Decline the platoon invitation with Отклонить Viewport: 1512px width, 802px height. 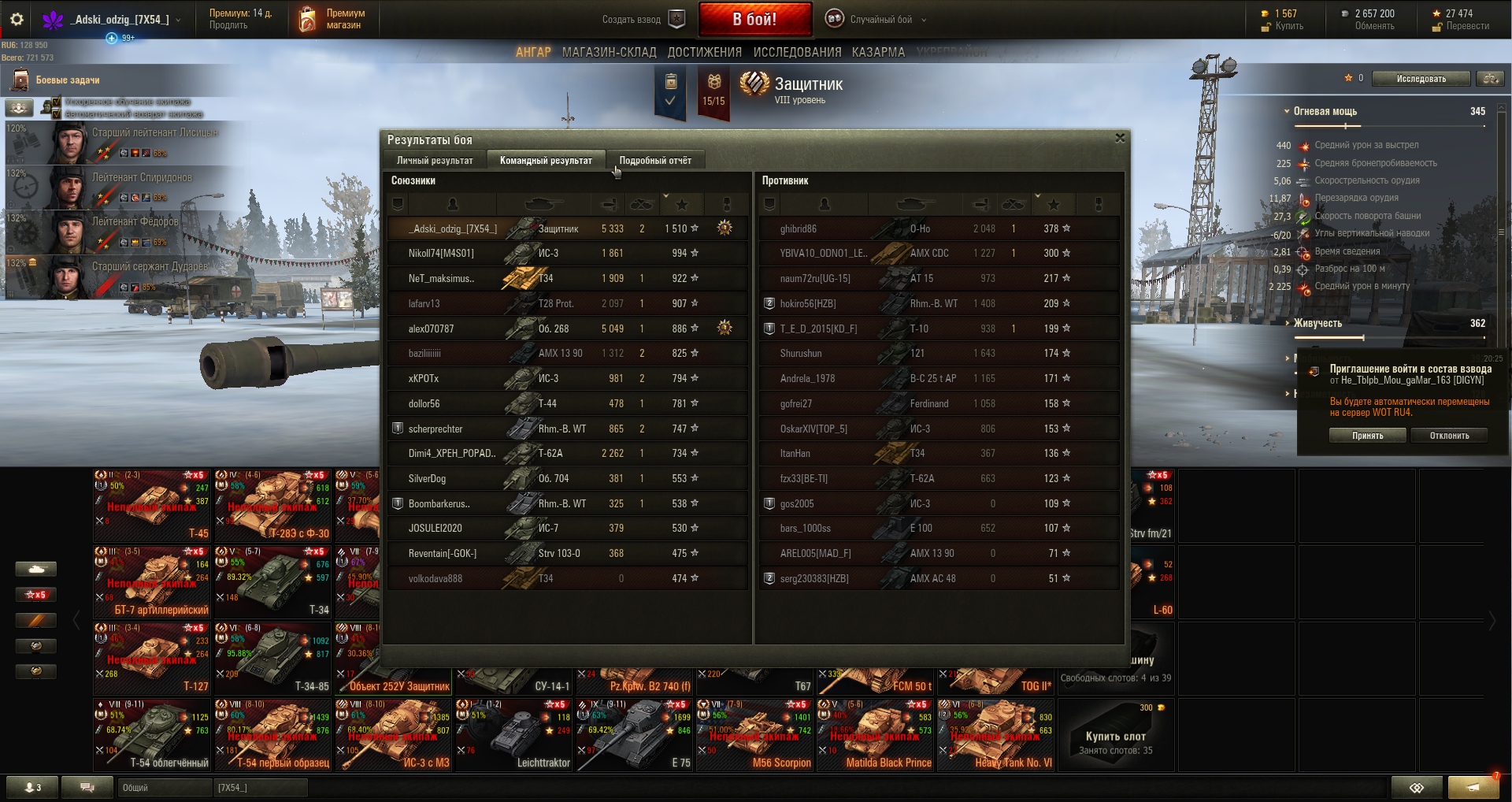coord(1449,436)
